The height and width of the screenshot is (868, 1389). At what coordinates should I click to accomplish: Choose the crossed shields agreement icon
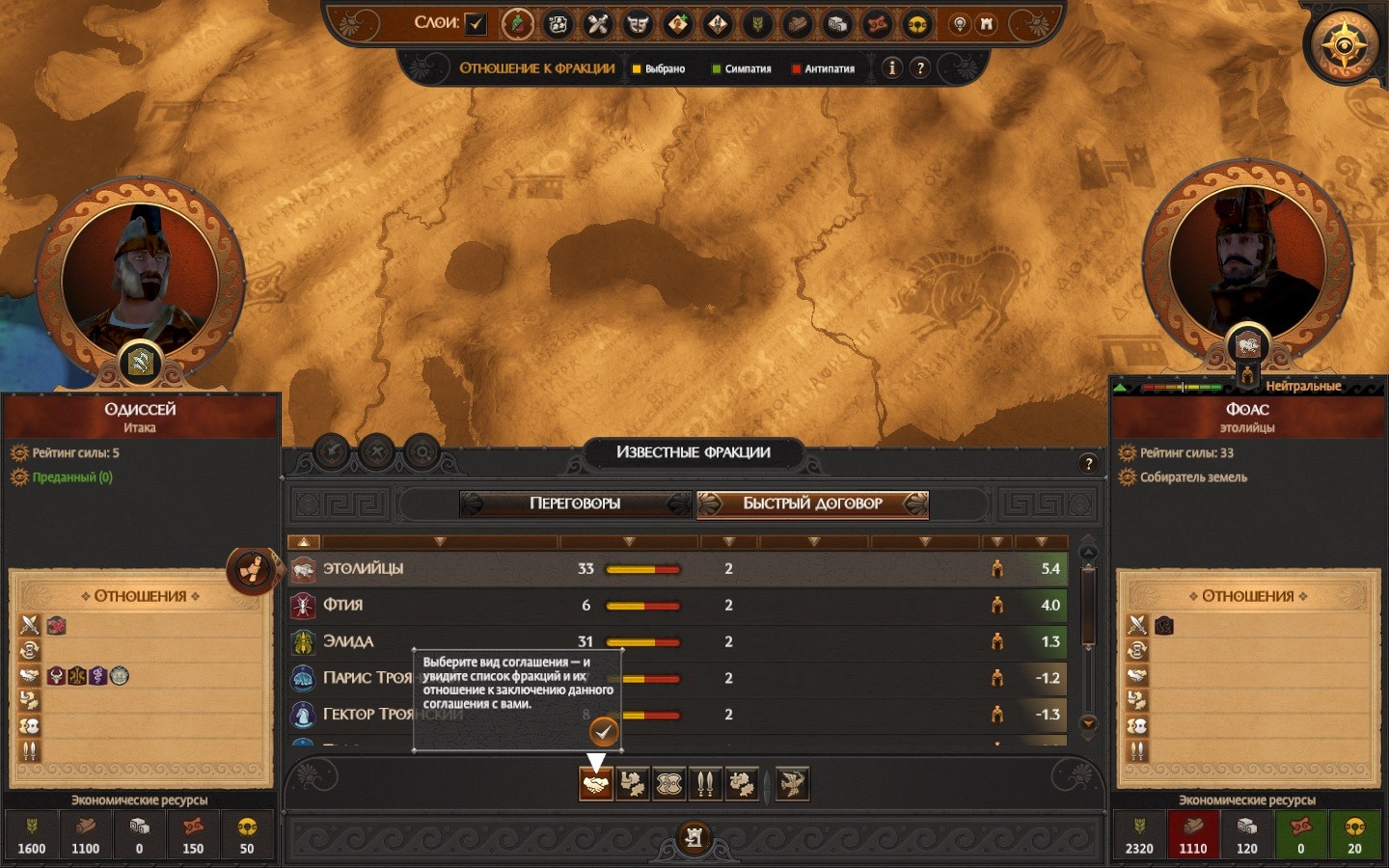(x=669, y=784)
